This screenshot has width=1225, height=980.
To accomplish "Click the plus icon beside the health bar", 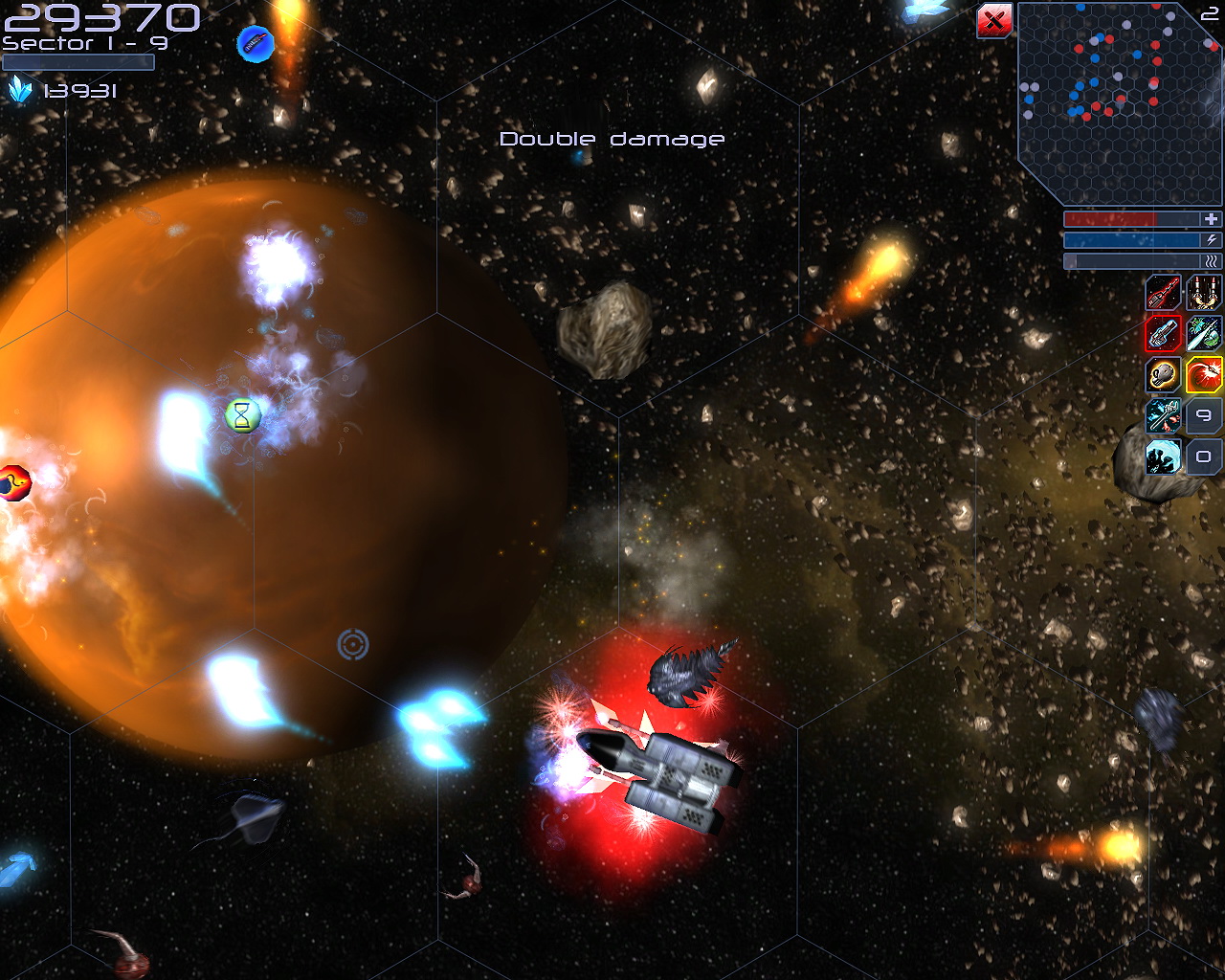I will [1212, 218].
